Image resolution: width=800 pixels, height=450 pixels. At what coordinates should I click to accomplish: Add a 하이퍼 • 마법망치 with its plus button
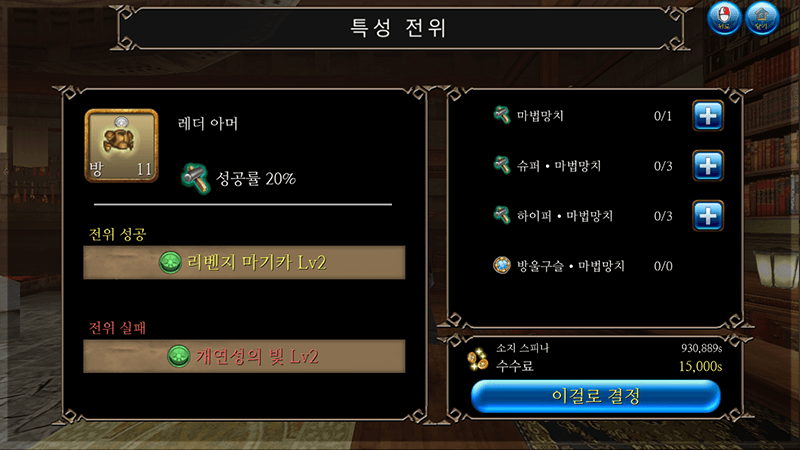[x=708, y=215]
